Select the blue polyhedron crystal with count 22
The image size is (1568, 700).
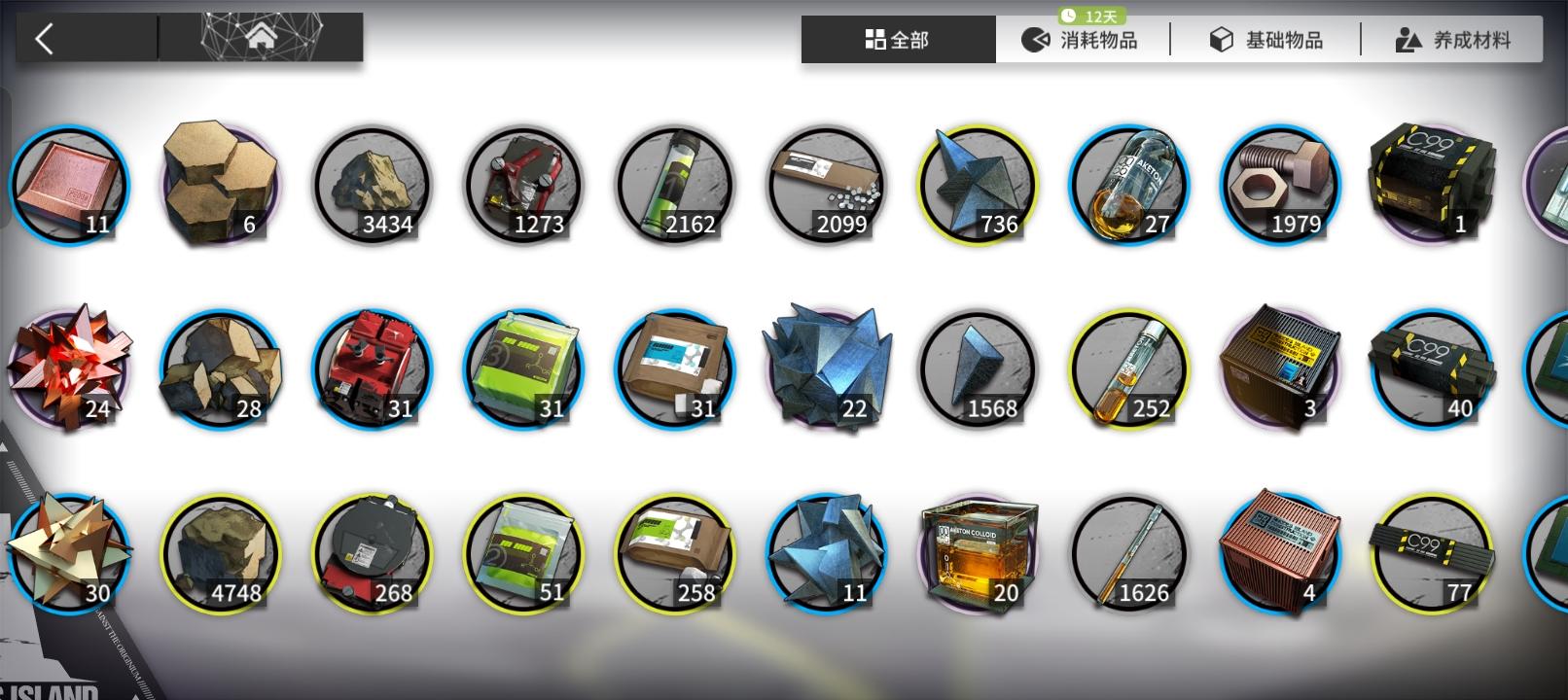tap(826, 369)
